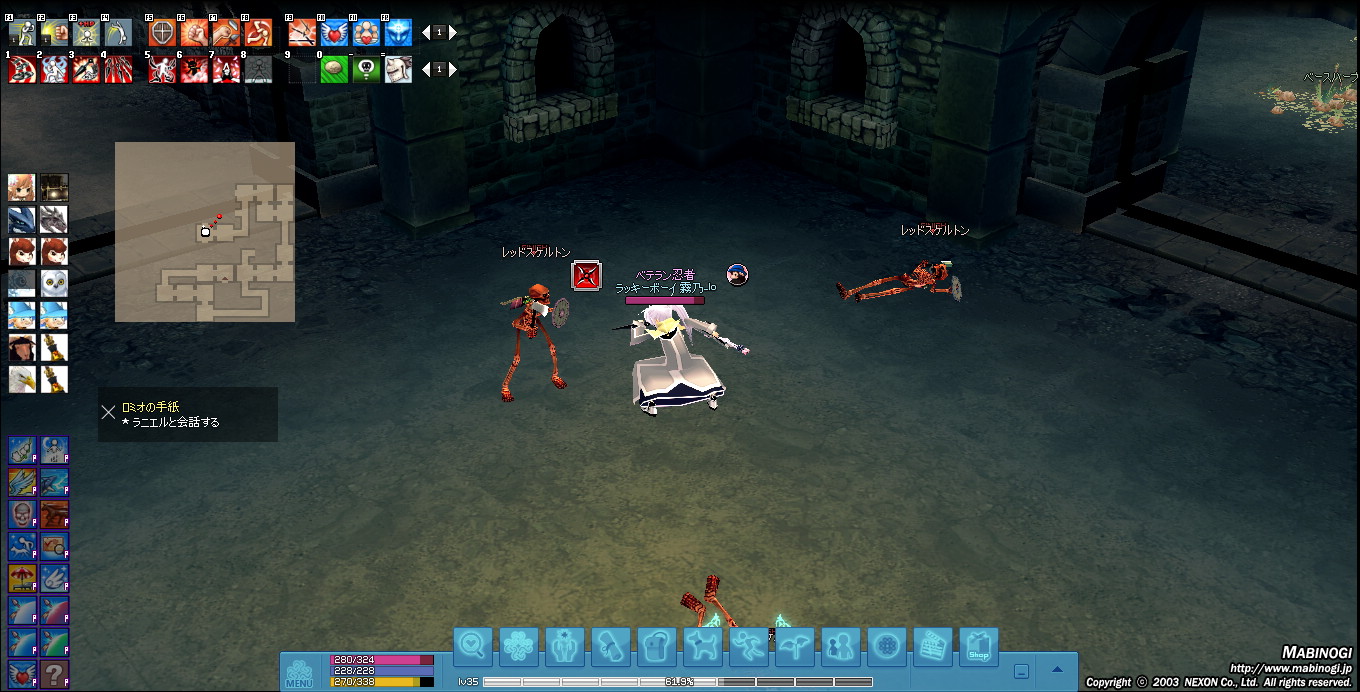Activate the kunai skill in hotbar slot 3
The height and width of the screenshot is (692, 1360).
coord(86,69)
